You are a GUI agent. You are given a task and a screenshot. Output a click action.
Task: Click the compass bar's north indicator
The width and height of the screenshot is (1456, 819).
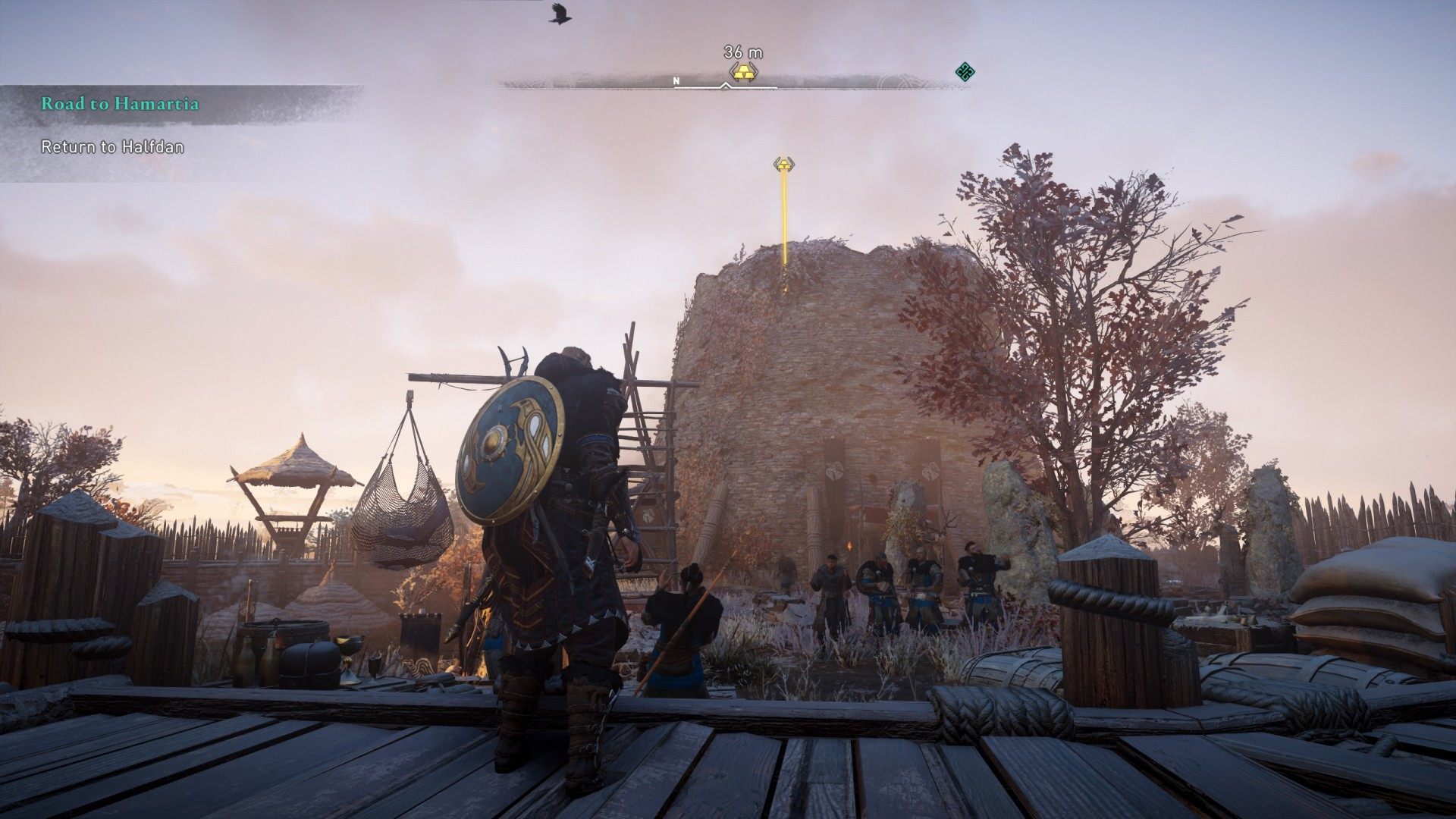(676, 80)
